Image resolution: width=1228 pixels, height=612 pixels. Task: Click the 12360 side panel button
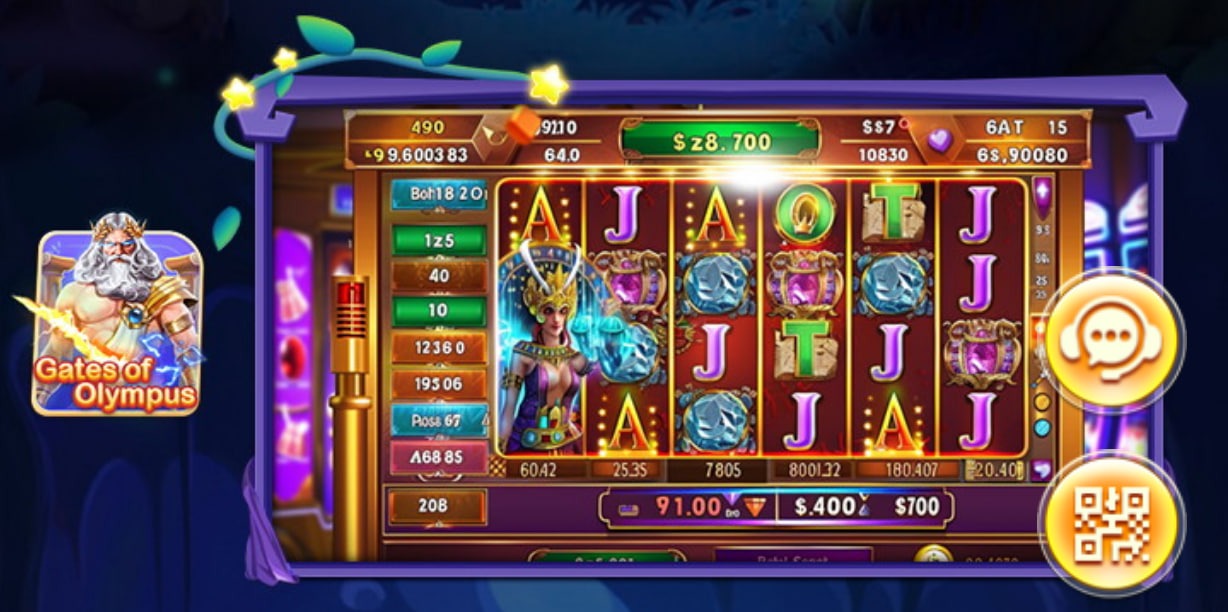click(x=439, y=348)
